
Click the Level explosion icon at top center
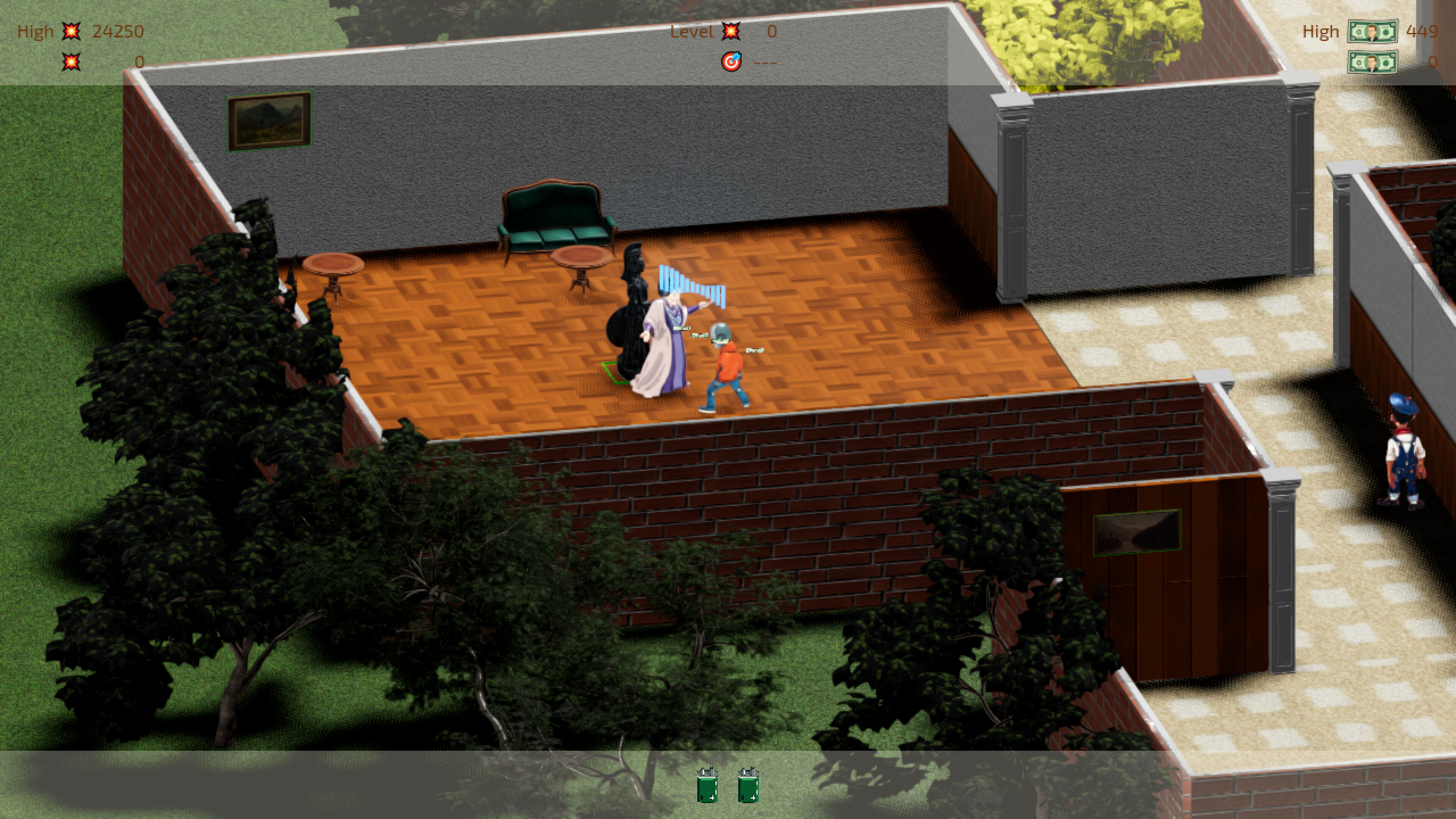[x=731, y=31]
